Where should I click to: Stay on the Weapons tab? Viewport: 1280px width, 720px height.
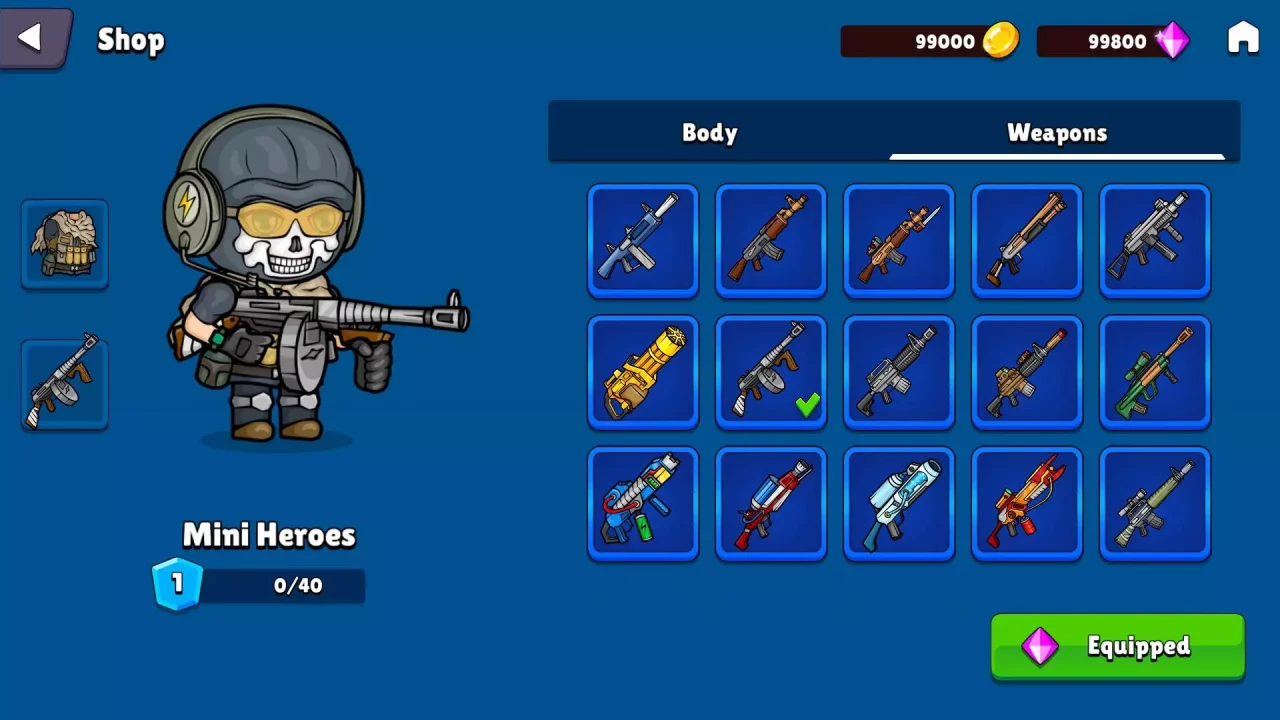click(x=1057, y=132)
